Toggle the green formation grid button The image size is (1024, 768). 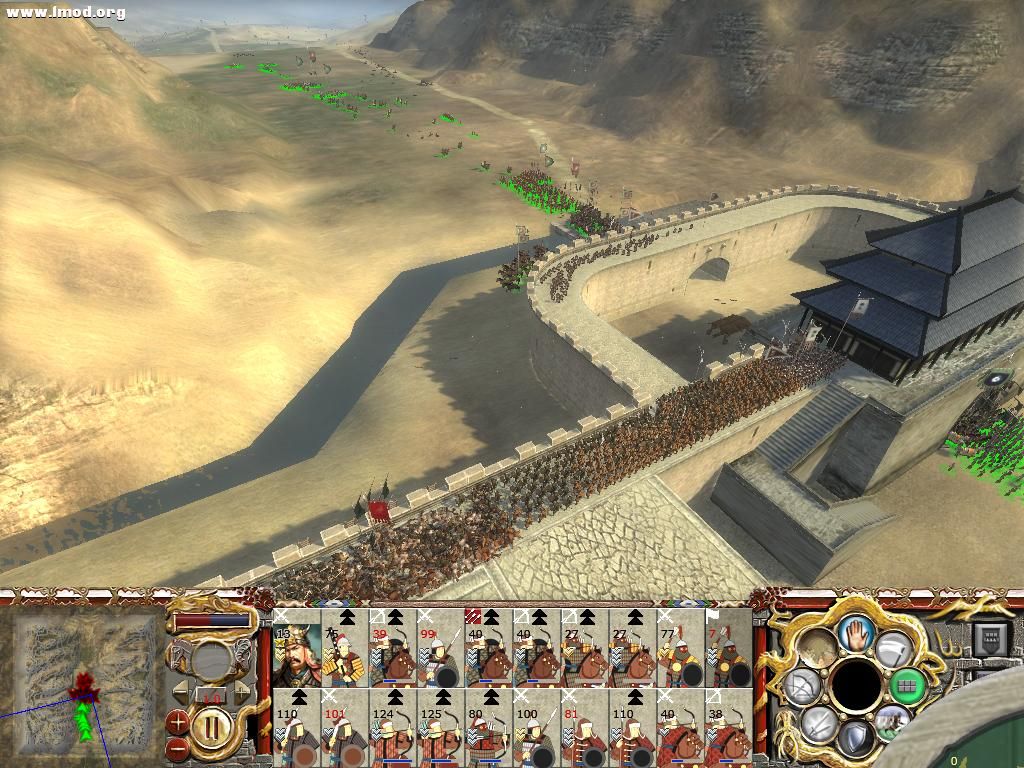click(908, 686)
